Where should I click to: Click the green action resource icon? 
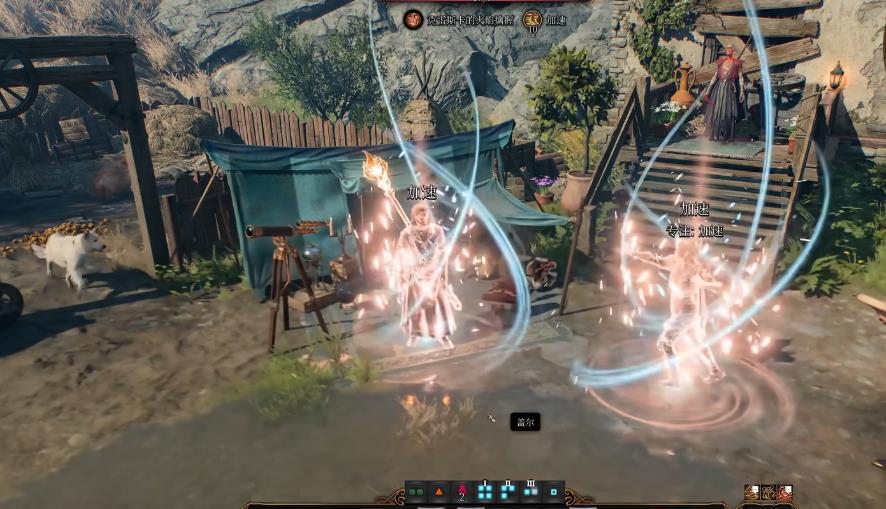[416, 492]
